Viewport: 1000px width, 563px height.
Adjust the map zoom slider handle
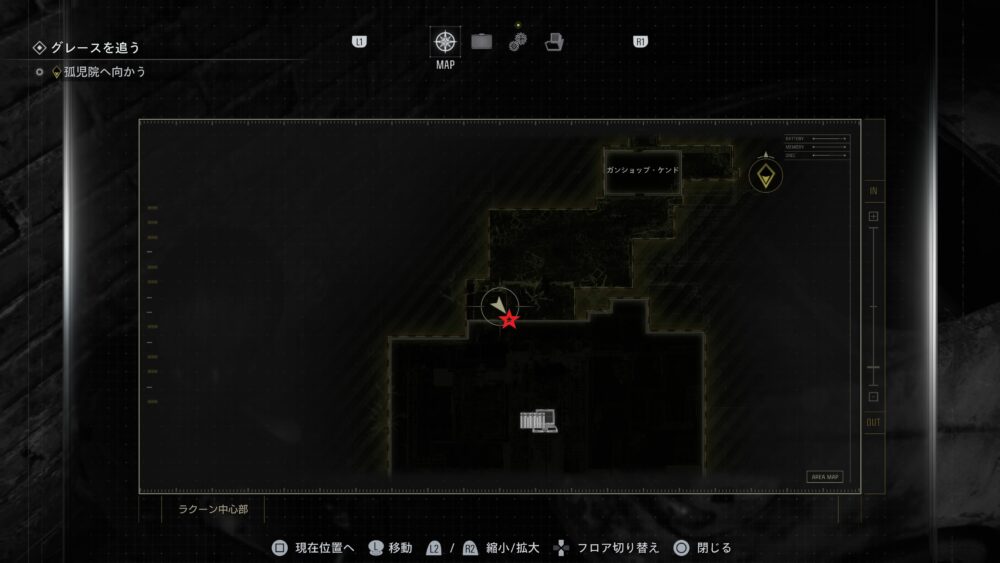click(x=873, y=369)
